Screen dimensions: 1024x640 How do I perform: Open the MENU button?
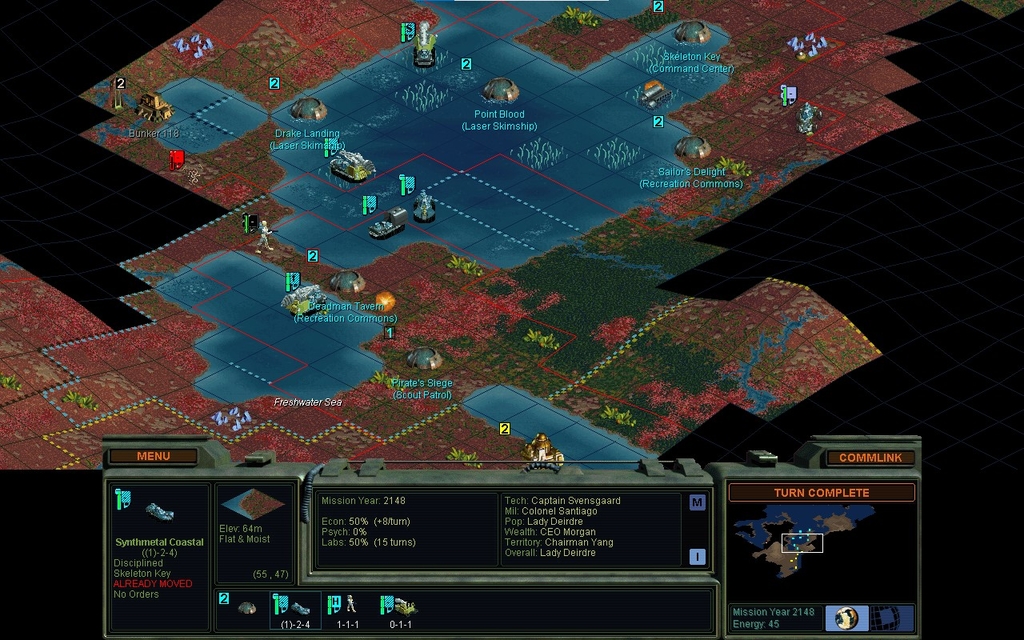point(153,456)
